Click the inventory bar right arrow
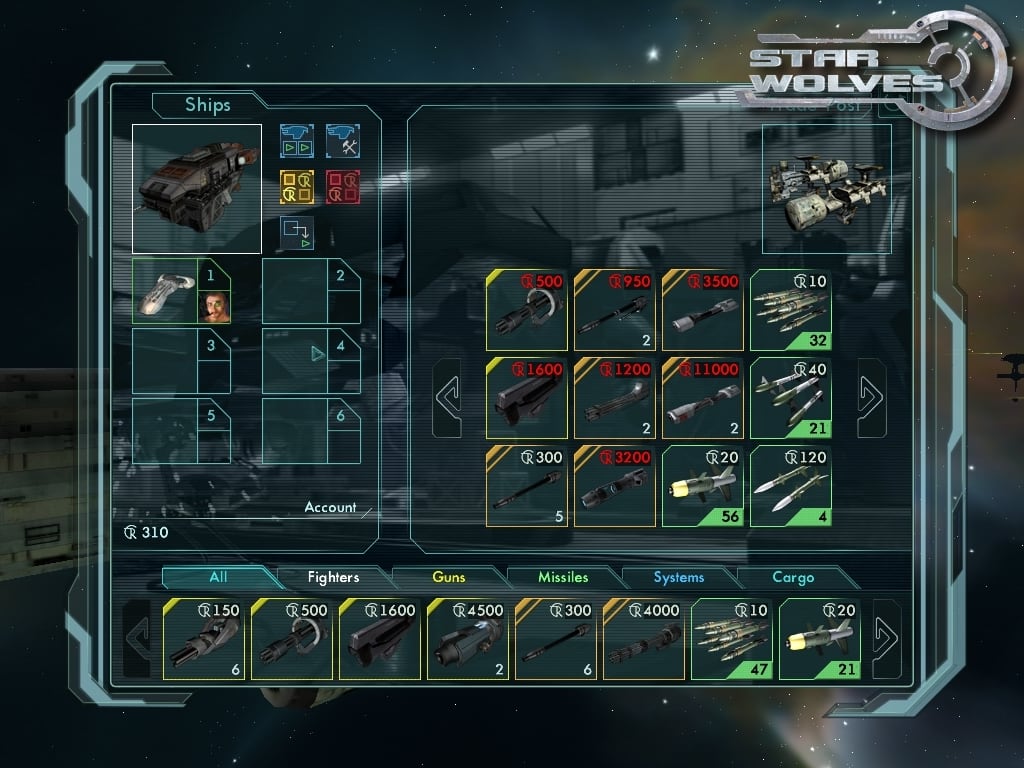Image resolution: width=1024 pixels, height=768 pixels. pos(886,639)
